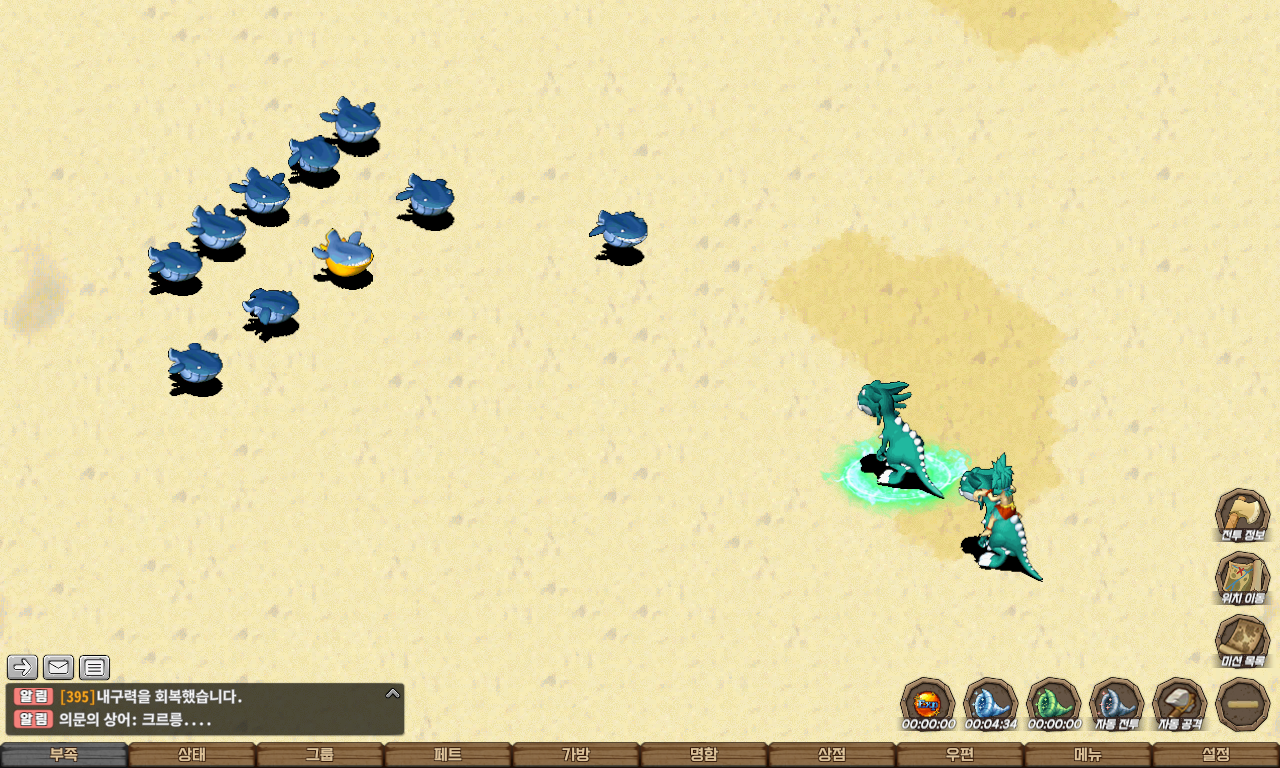Expand the chat log with the up arrow
The image size is (1280, 768).
pos(393,693)
